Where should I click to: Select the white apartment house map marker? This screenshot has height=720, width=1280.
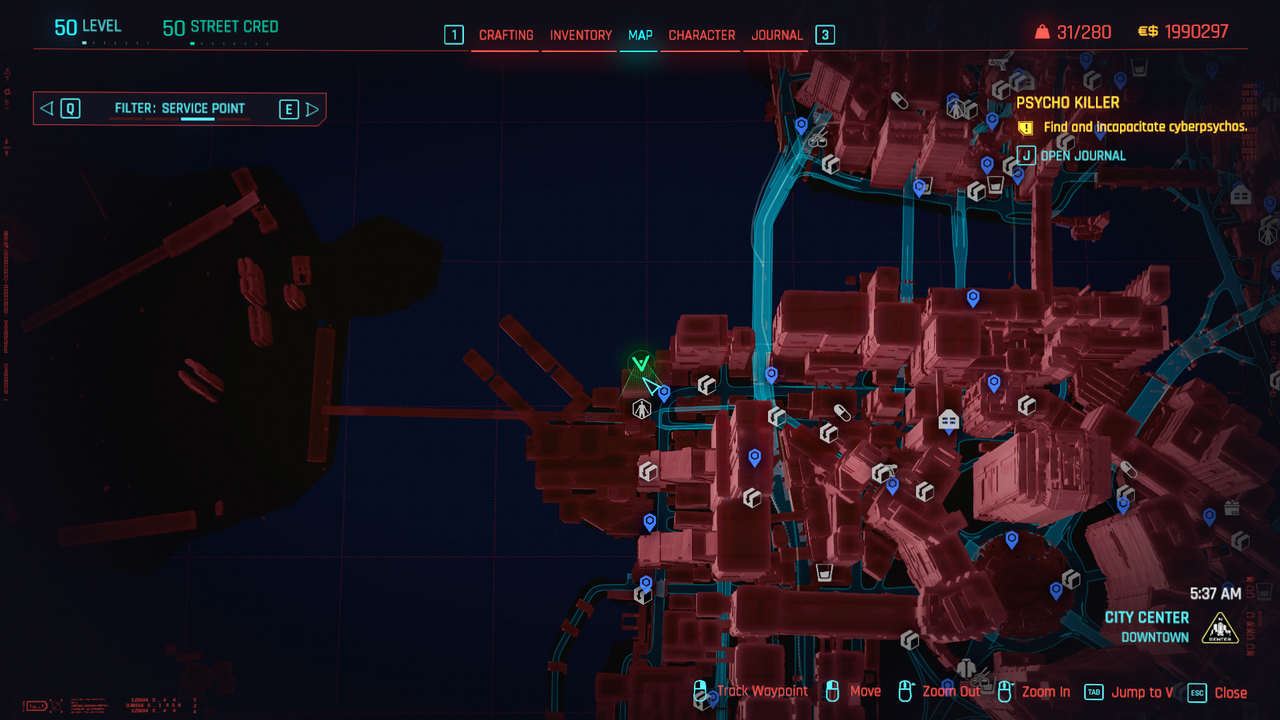pos(948,421)
